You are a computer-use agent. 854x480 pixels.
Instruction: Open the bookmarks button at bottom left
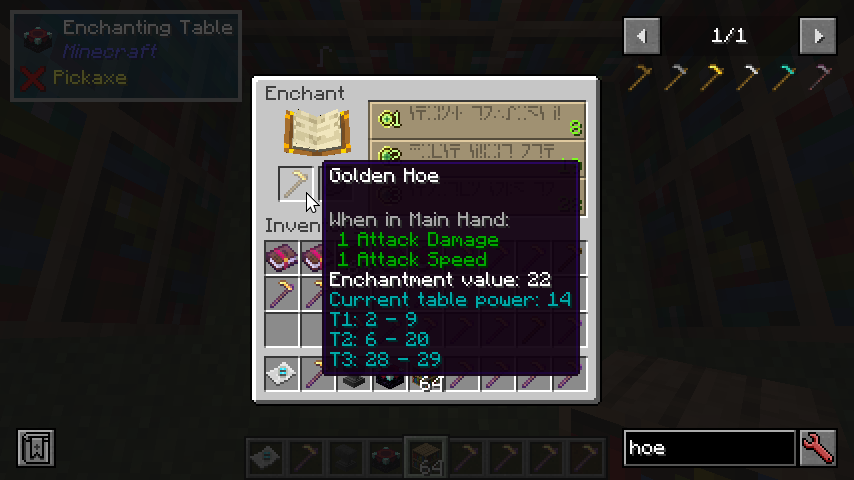35,448
